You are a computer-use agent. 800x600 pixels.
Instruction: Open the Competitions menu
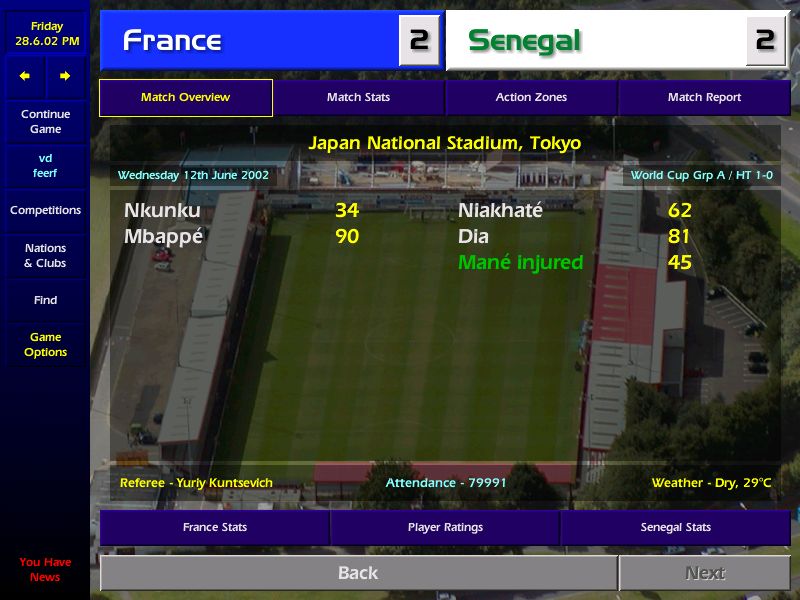pyautogui.click(x=45, y=210)
